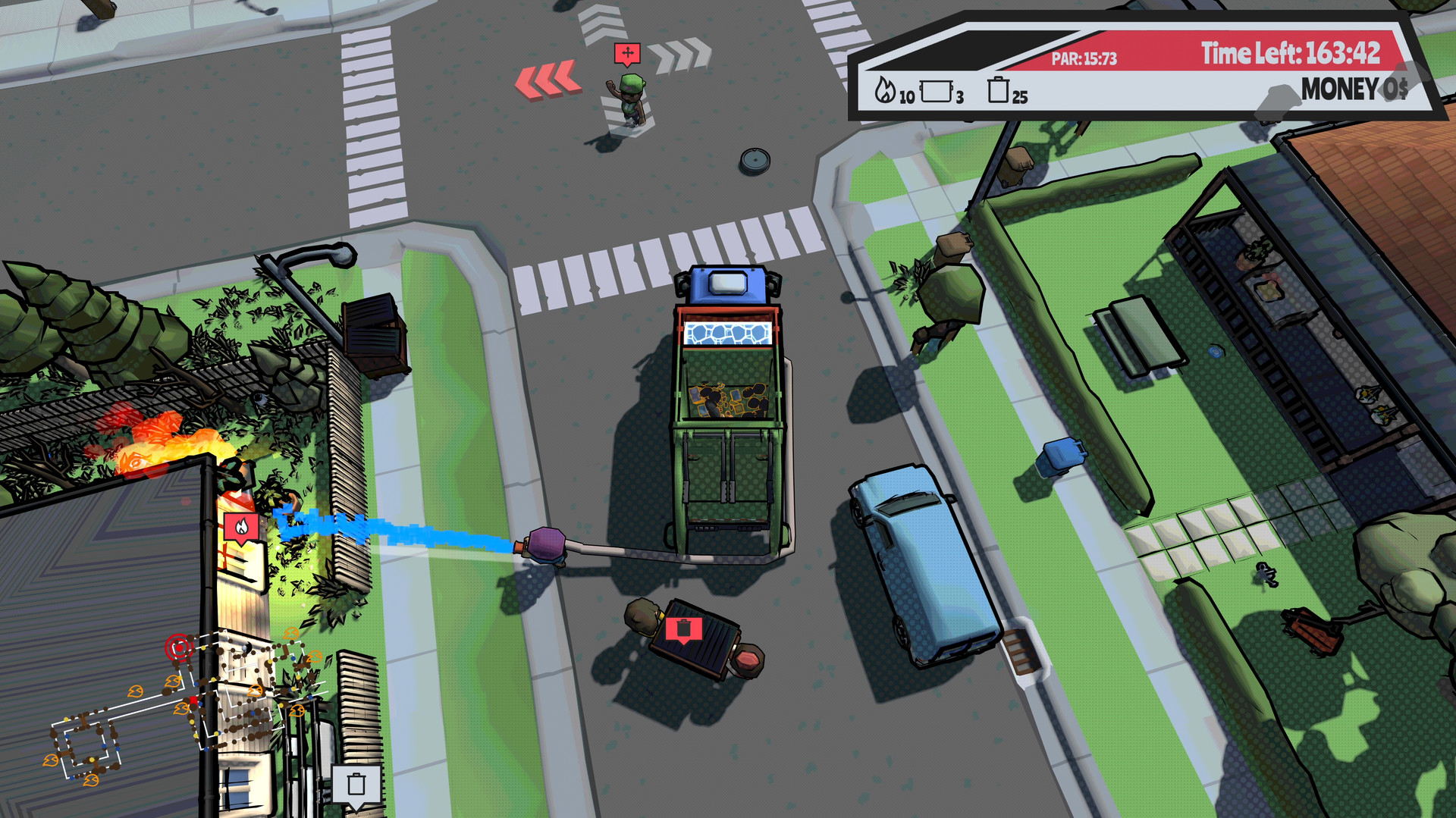The image size is (1456, 818).
Task: Select the red bullseye target on the route map
Action: pyautogui.click(x=179, y=647)
